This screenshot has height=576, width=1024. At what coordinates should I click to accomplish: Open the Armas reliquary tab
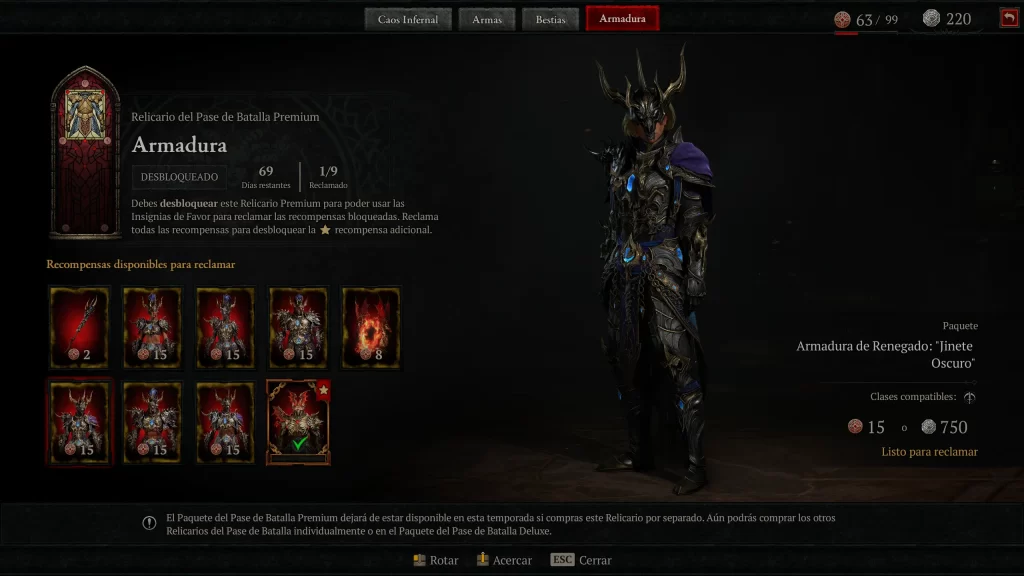click(487, 19)
